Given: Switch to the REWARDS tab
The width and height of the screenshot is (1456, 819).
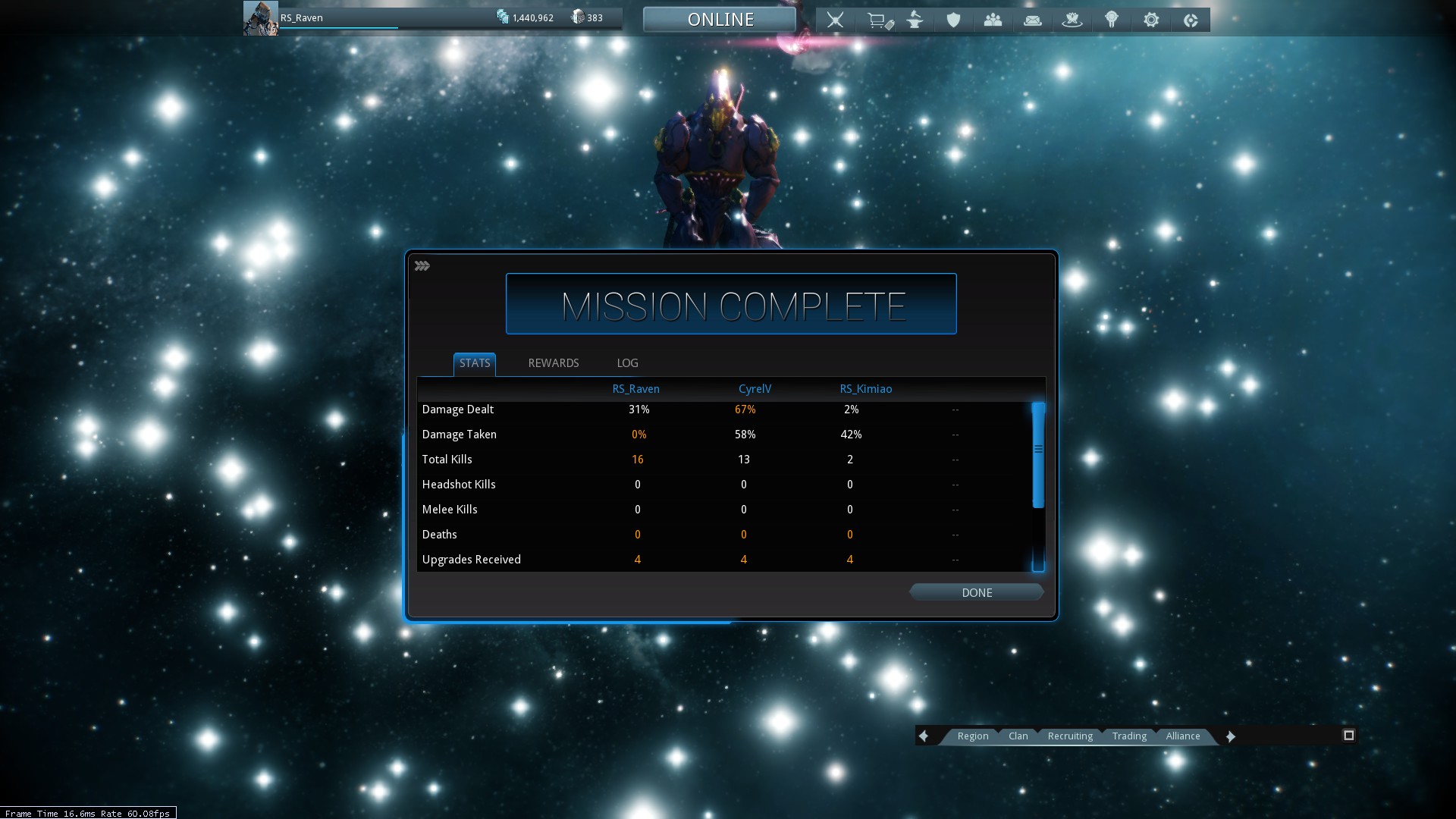Looking at the screenshot, I should 553,363.
